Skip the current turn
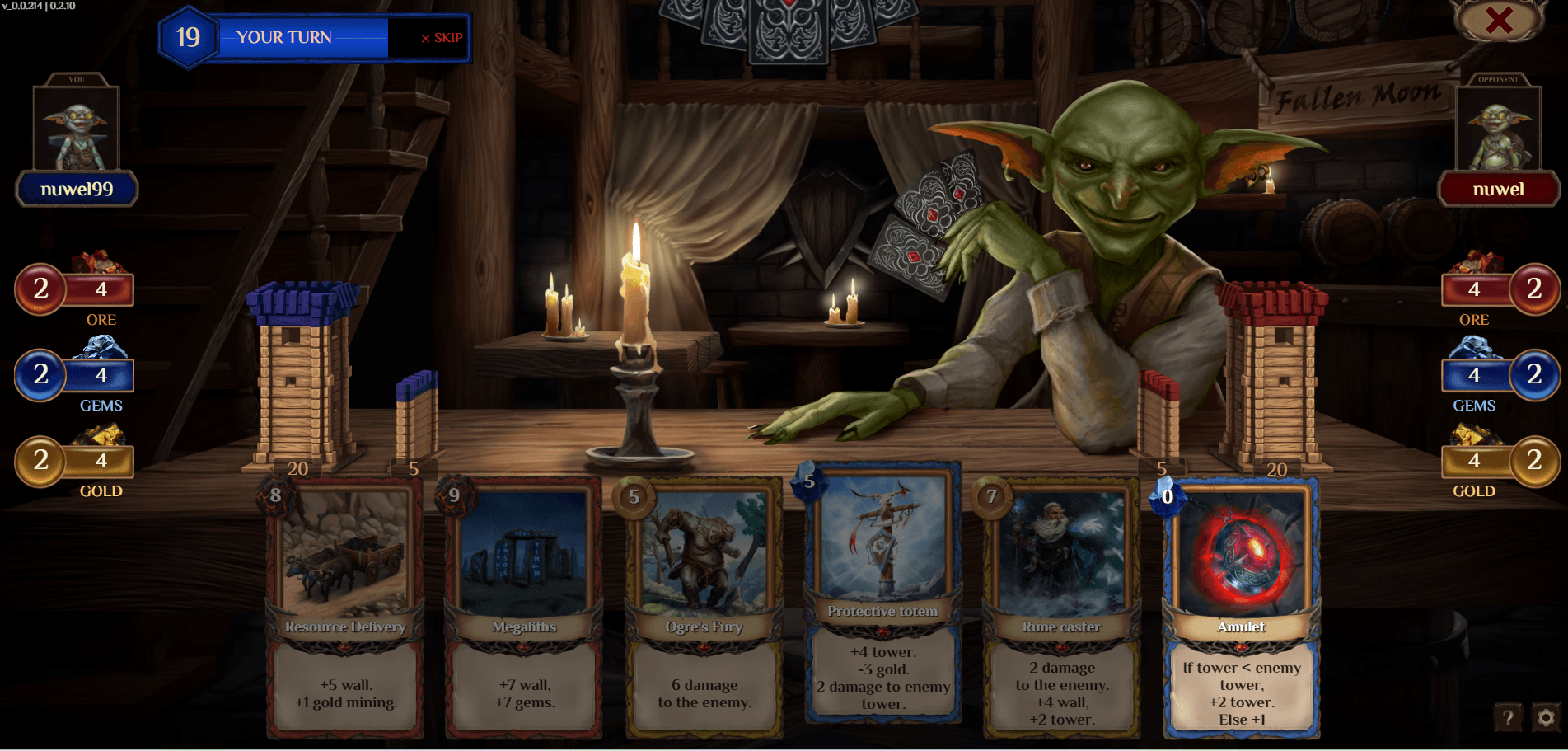 click(x=442, y=38)
